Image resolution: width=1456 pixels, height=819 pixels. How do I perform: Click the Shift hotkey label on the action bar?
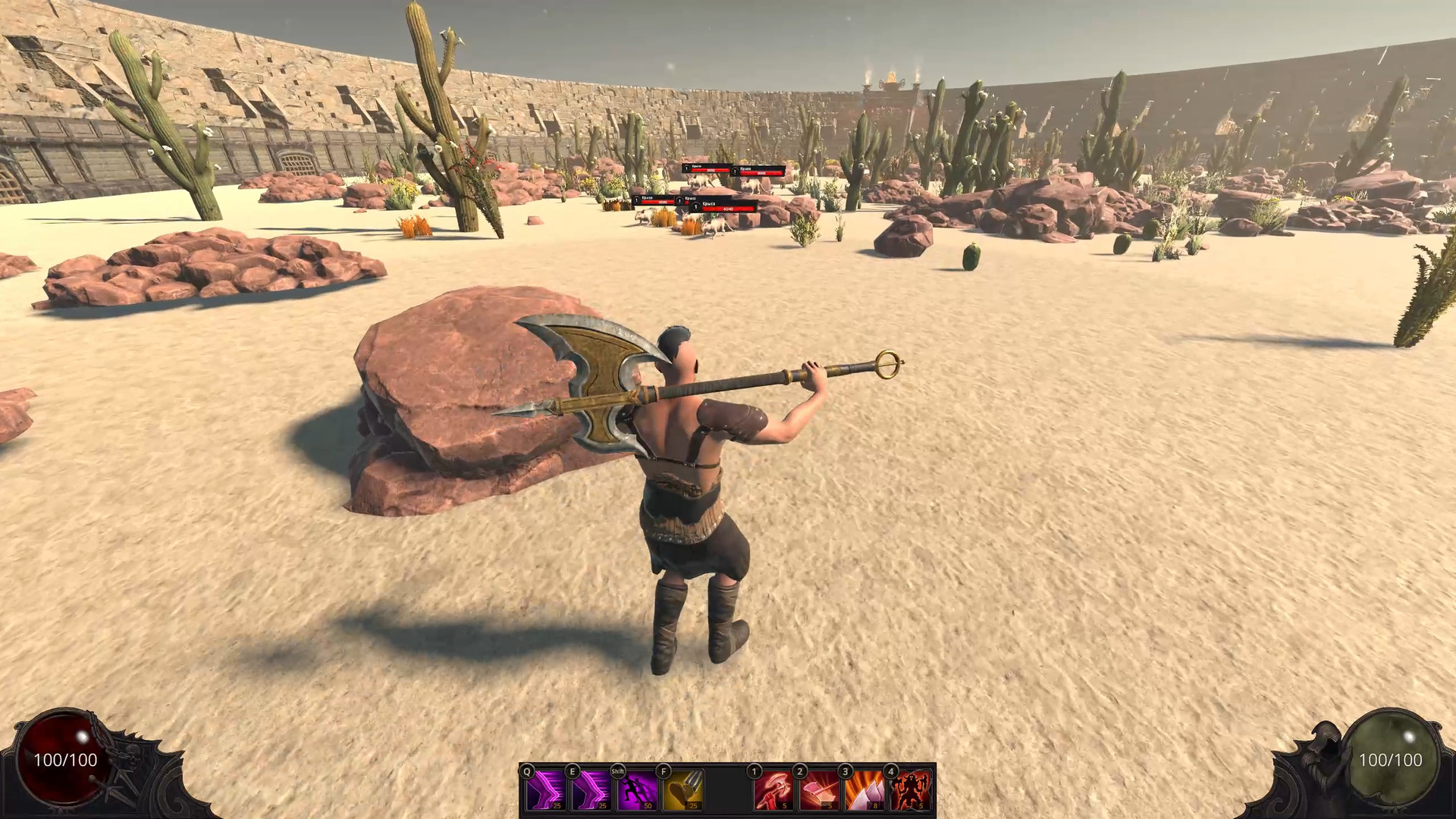(x=617, y=771)
